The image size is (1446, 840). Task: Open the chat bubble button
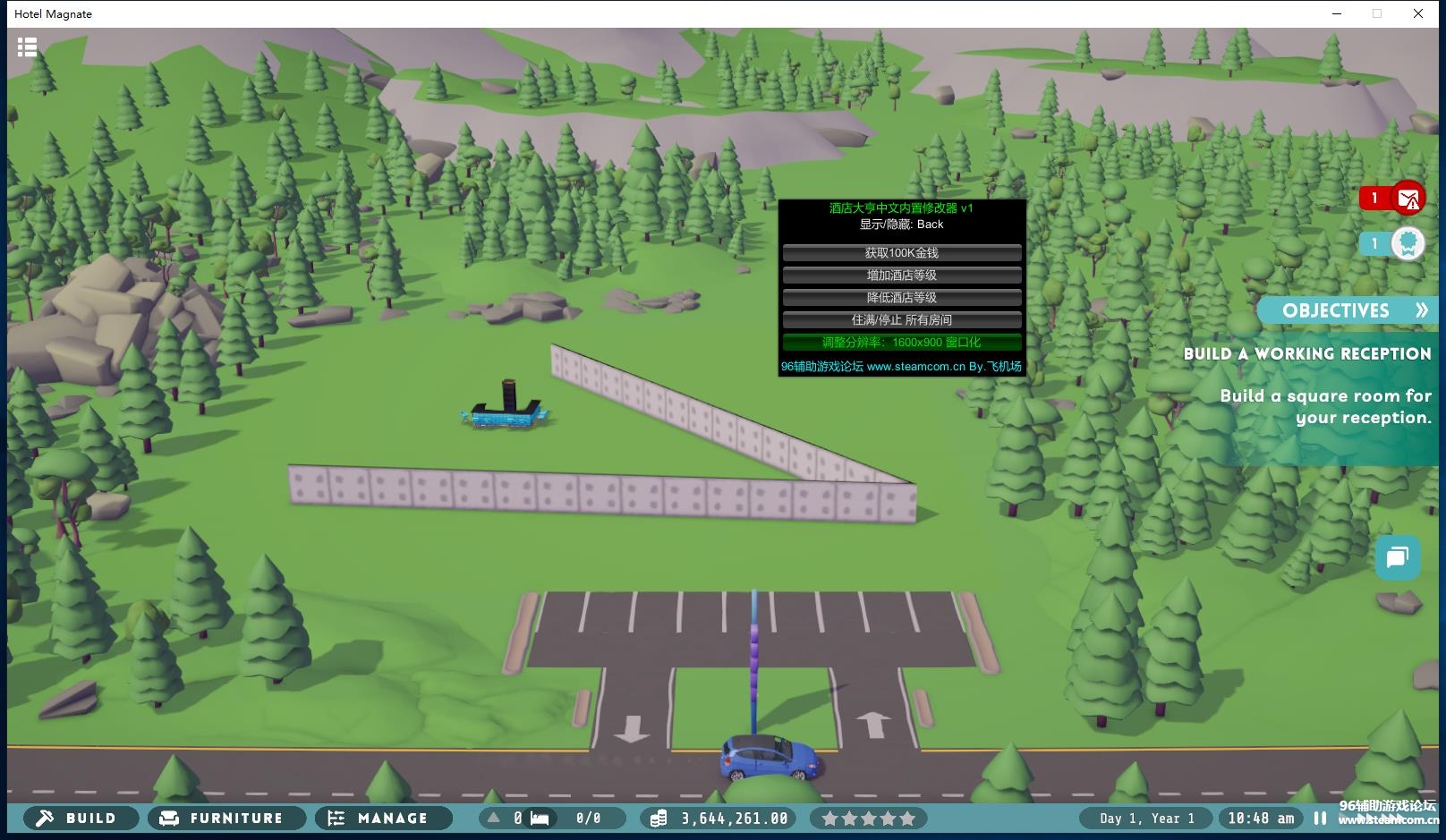(1397, 558)
